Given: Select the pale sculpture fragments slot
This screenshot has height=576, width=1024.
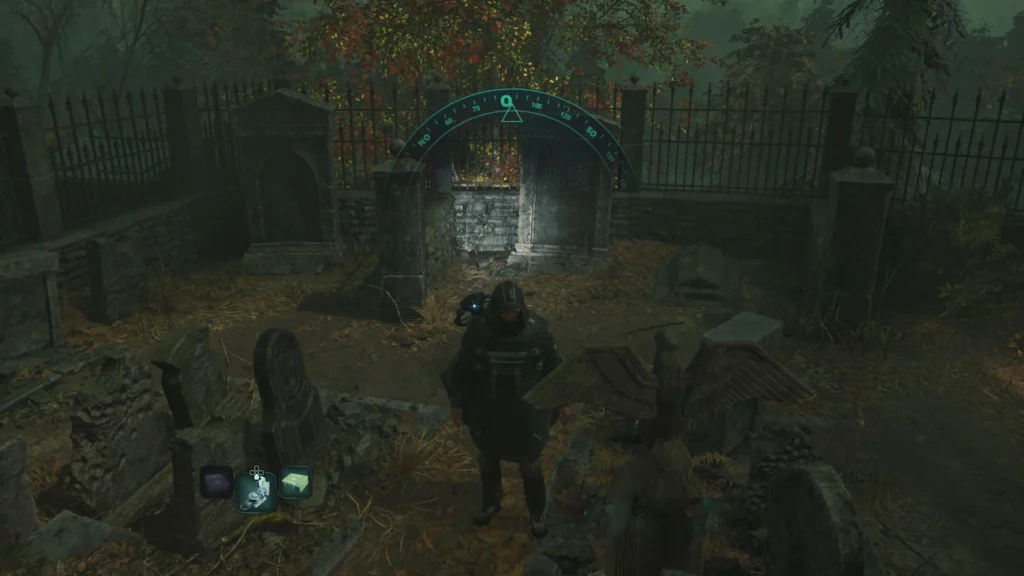Looking at the screenshot, I should pyautogui.click(x=256, y=490).
